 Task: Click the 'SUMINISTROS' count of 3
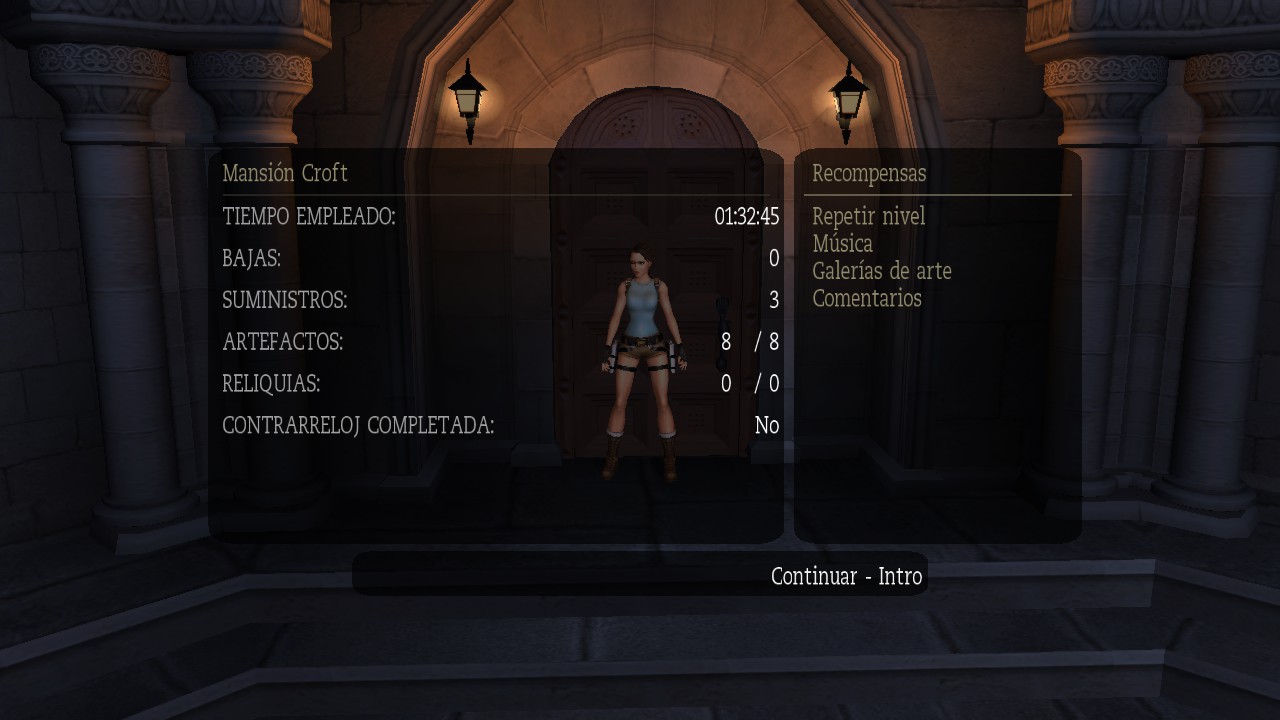[x=772, y=299]
